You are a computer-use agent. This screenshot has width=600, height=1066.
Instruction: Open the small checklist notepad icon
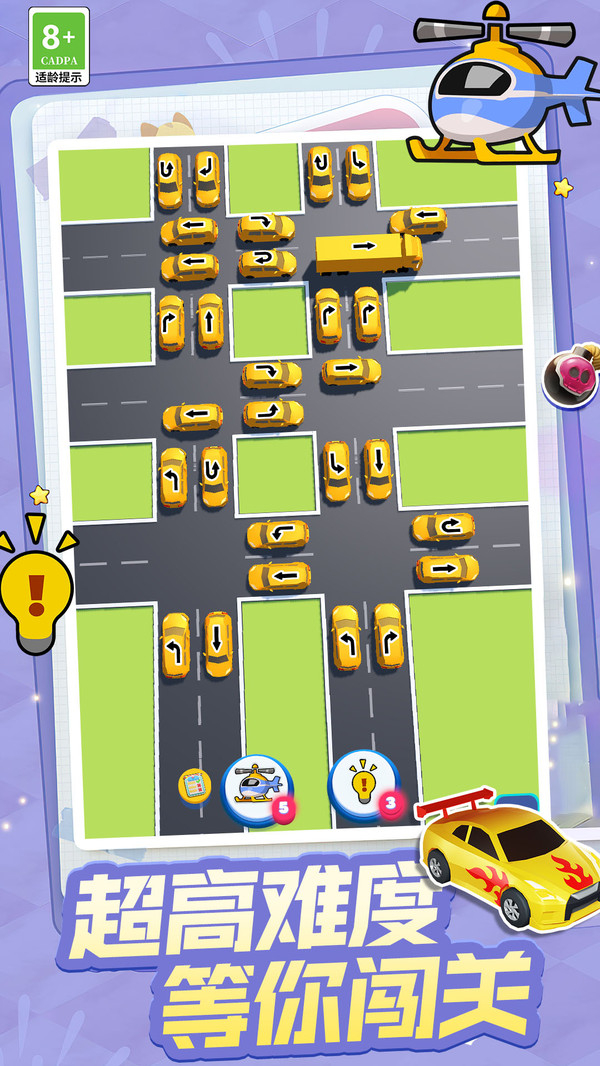click(x=195, y=786)
